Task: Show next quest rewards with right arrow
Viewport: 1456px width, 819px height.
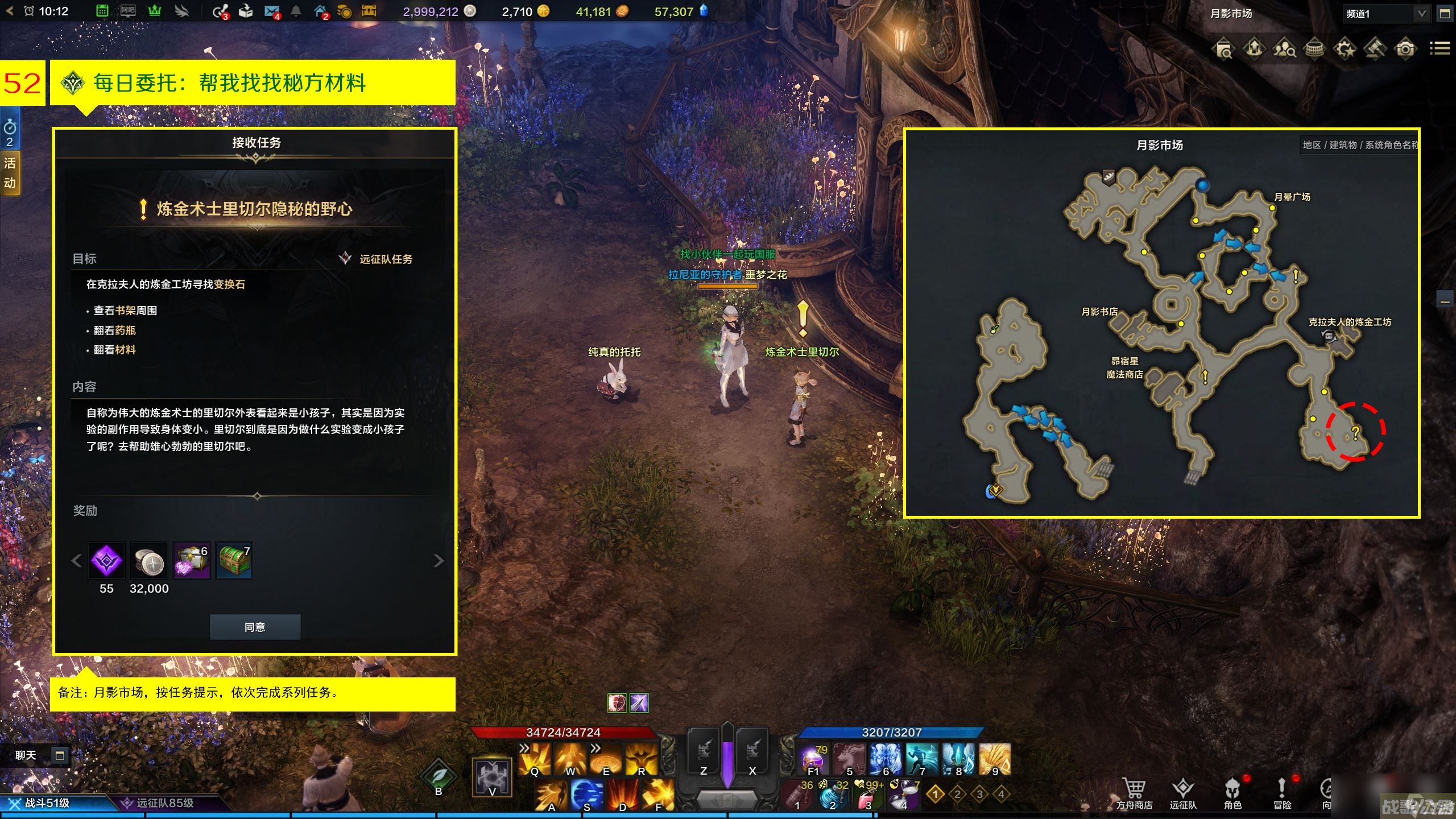Action: point(438,561)
